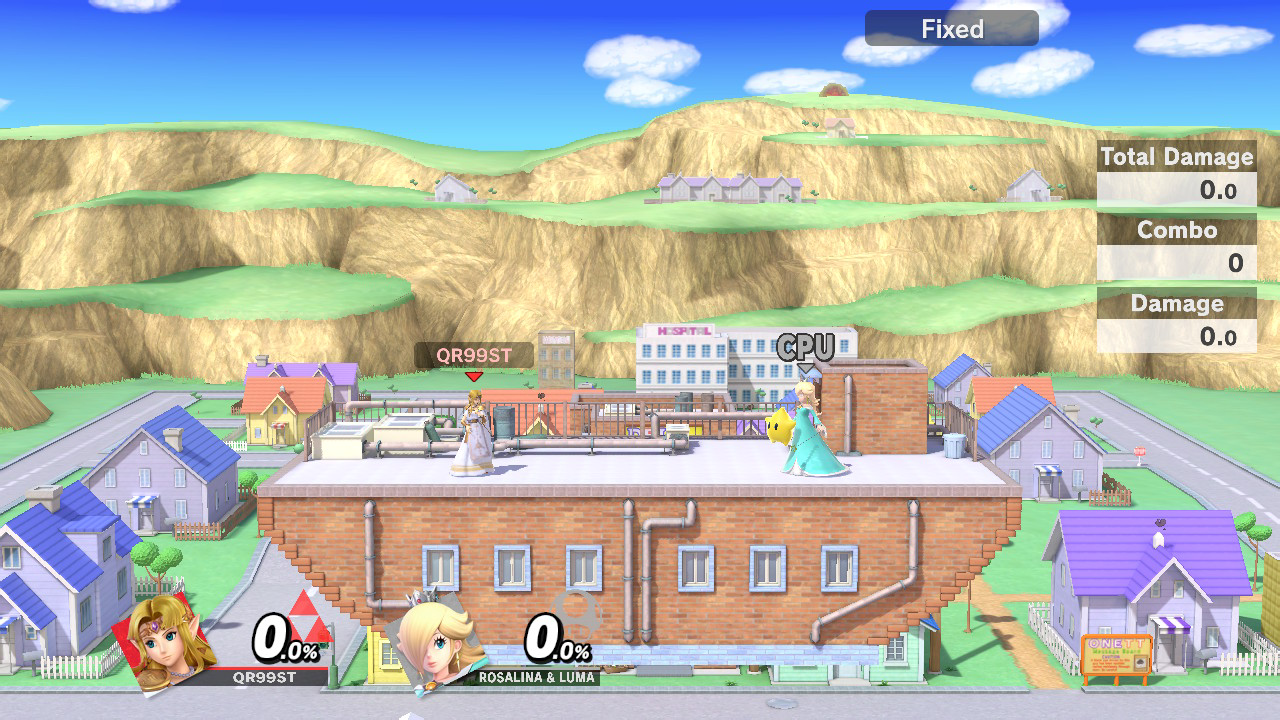
Task: Click the Fixed camera mode label
Action: pos(951,29)
